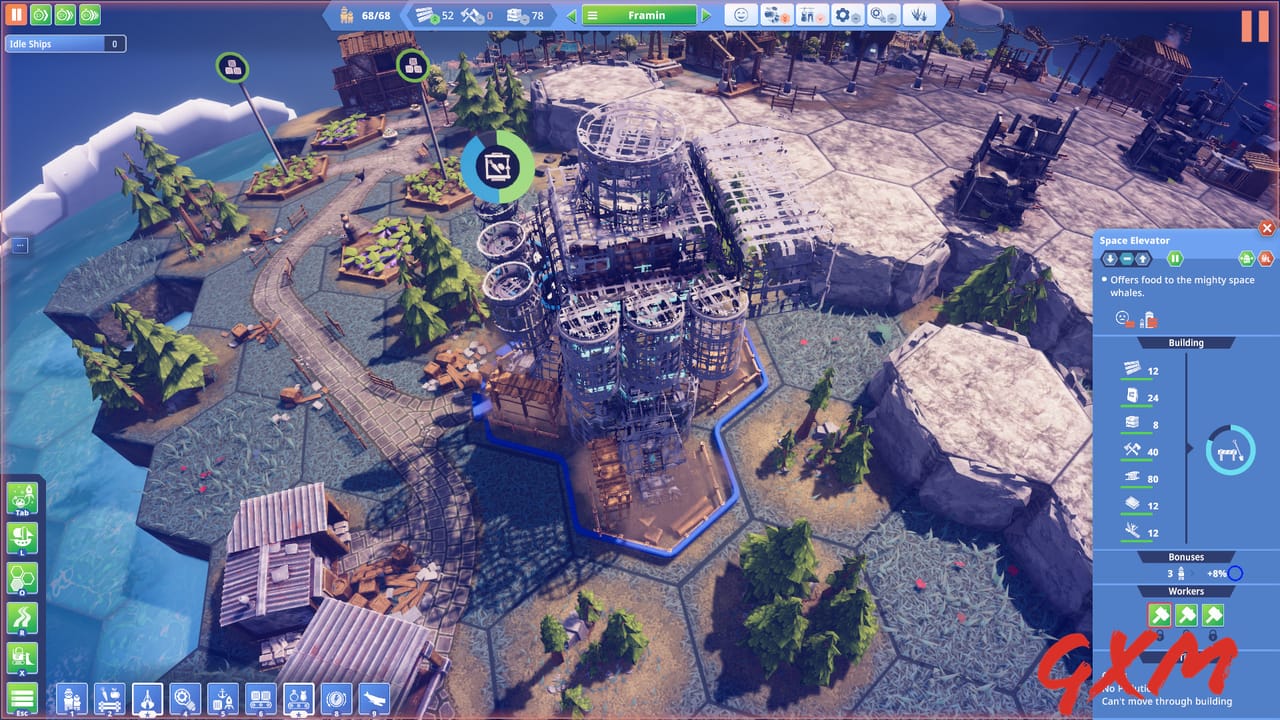Open the hex expansion tool marked with O

click(22, 578)
